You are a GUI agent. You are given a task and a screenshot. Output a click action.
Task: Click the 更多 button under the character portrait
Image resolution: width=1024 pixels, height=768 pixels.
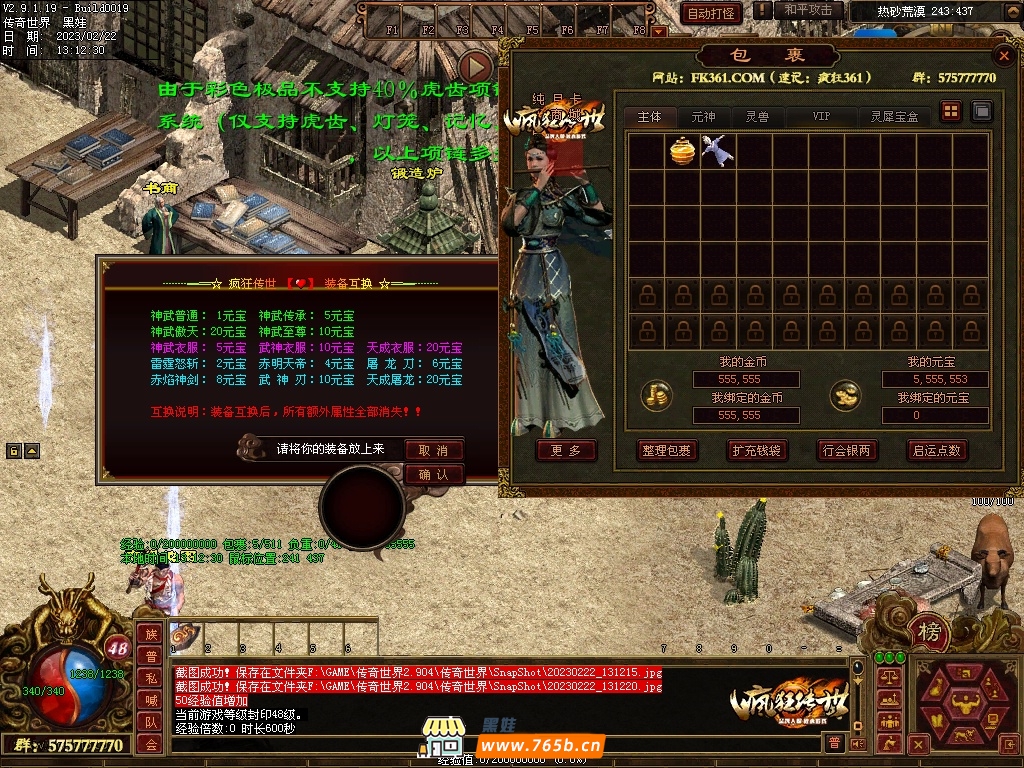[x=566, y=450]
